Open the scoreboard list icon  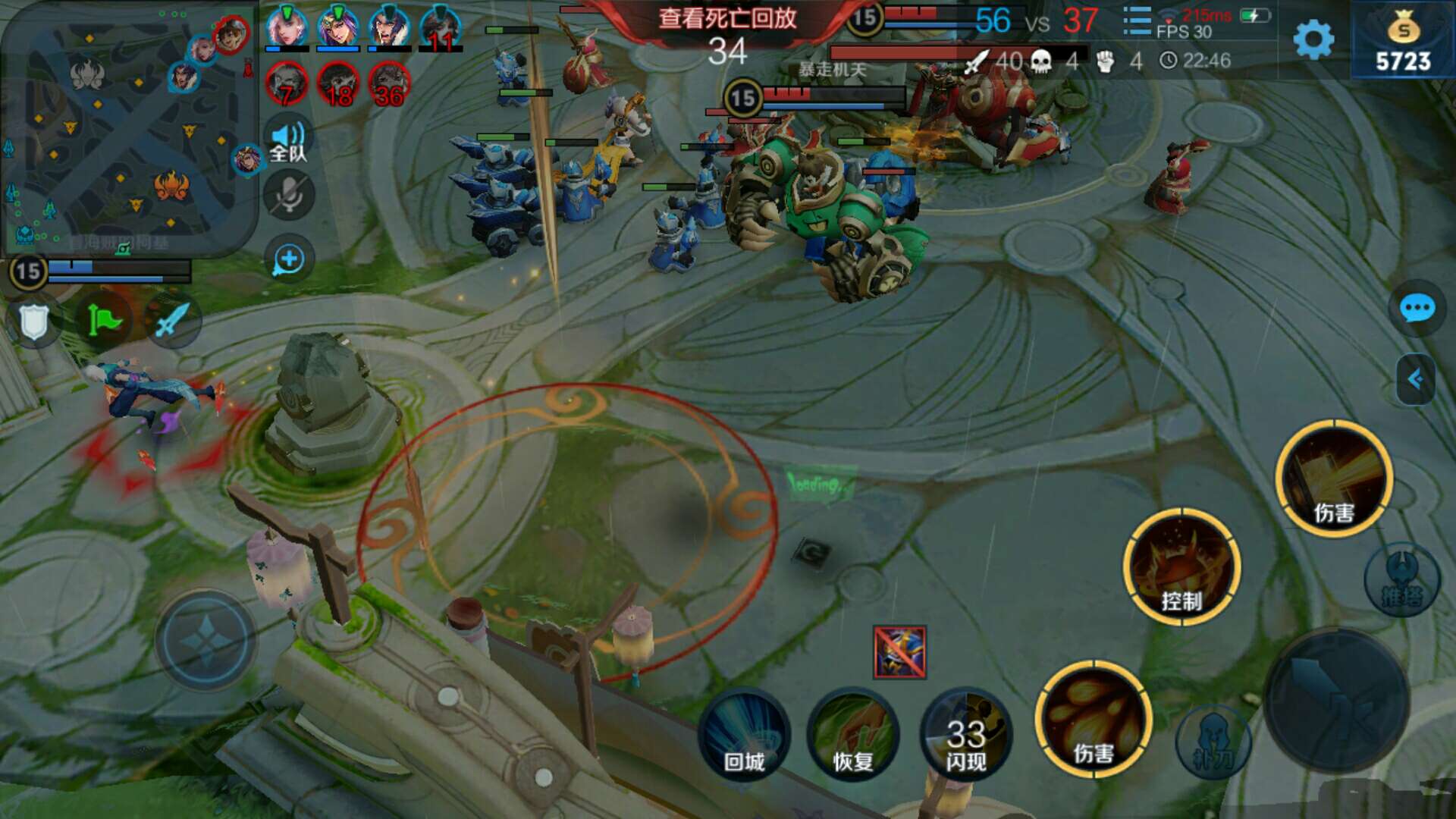pos(1137,21)
